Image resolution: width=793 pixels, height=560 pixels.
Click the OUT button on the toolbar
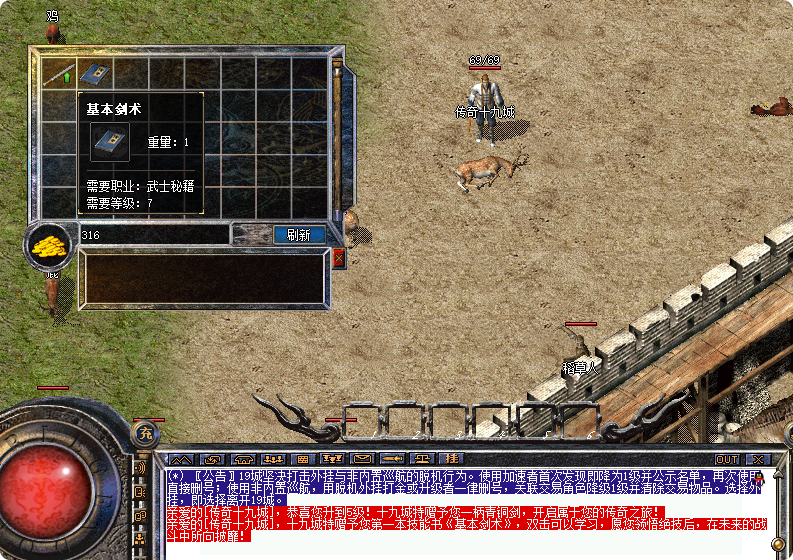point(727,459)
